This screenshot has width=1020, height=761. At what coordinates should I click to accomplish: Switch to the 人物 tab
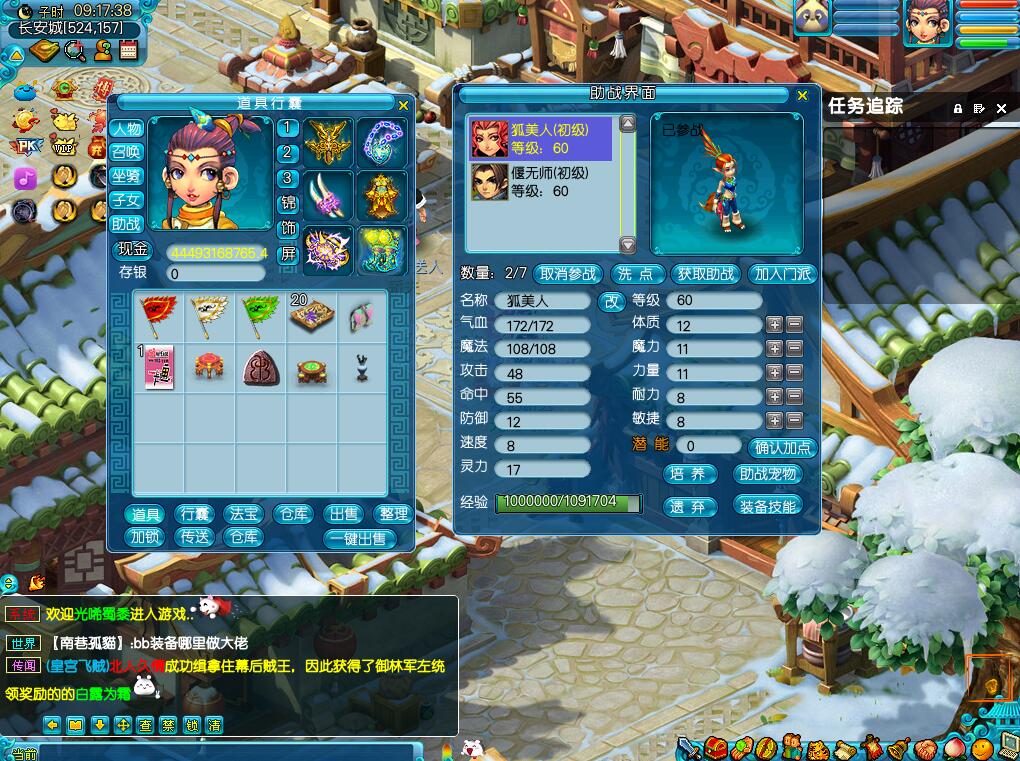pos(126,129)
